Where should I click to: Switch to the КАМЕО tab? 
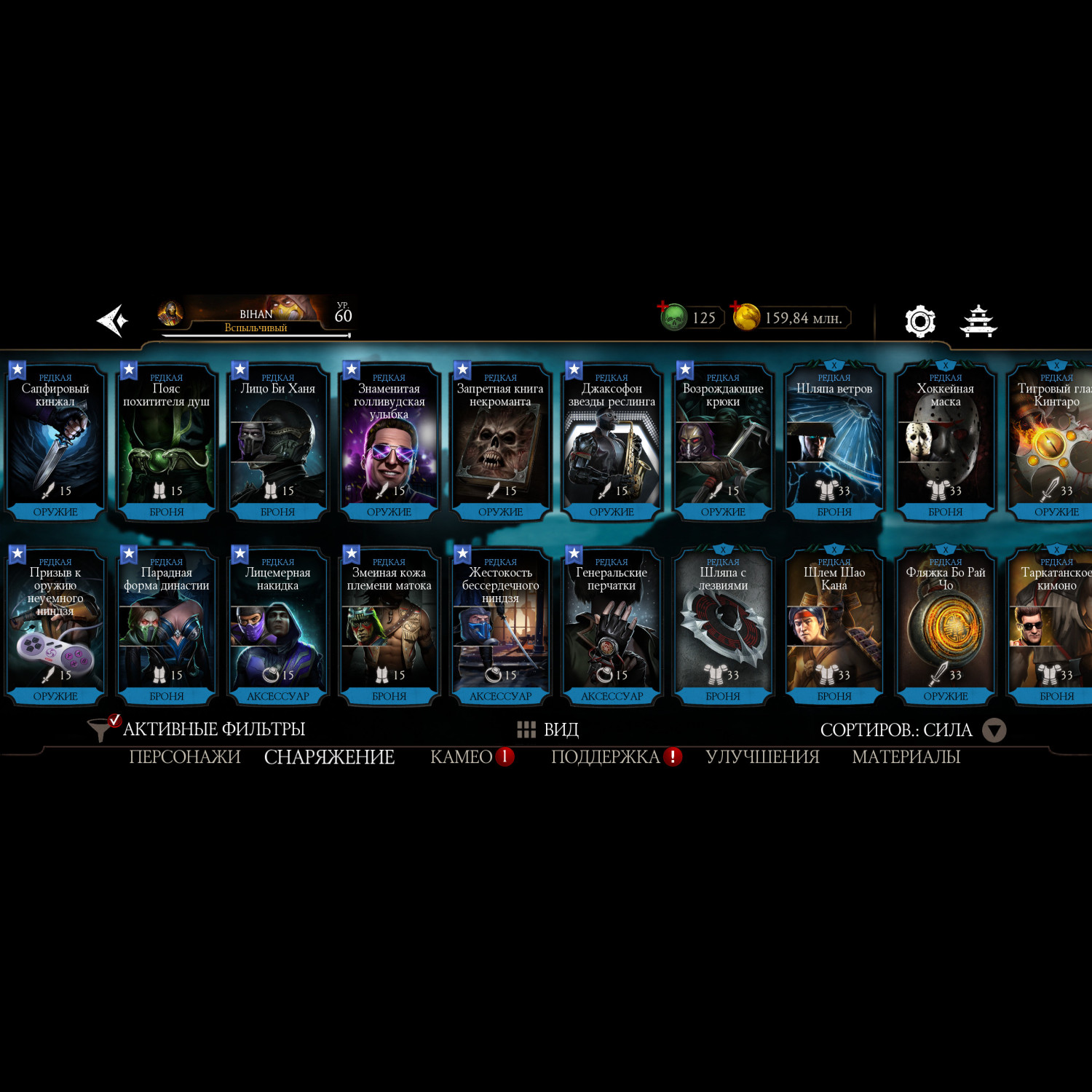(462, 757)
